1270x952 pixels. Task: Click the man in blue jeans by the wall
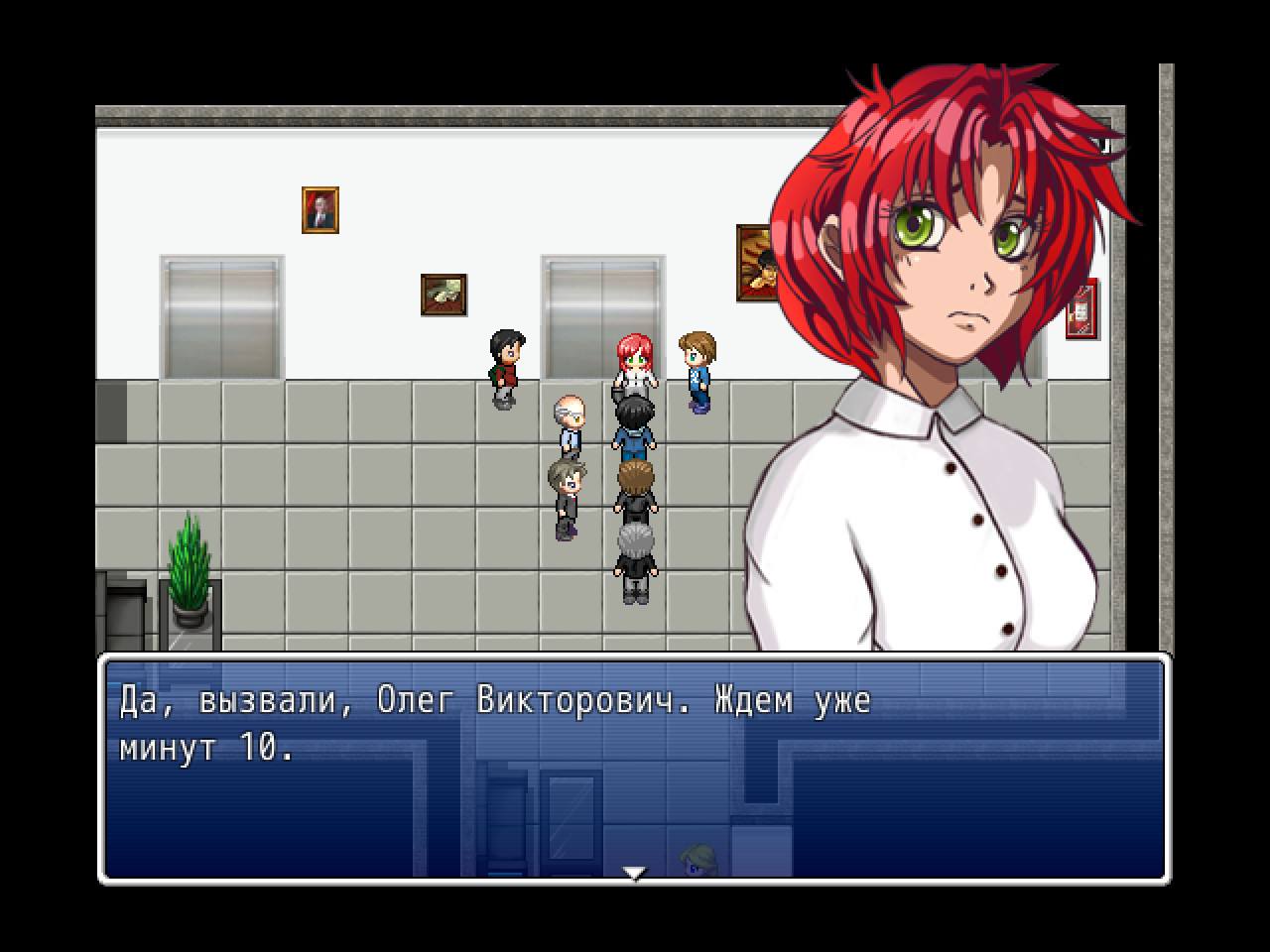coord(635,426)
